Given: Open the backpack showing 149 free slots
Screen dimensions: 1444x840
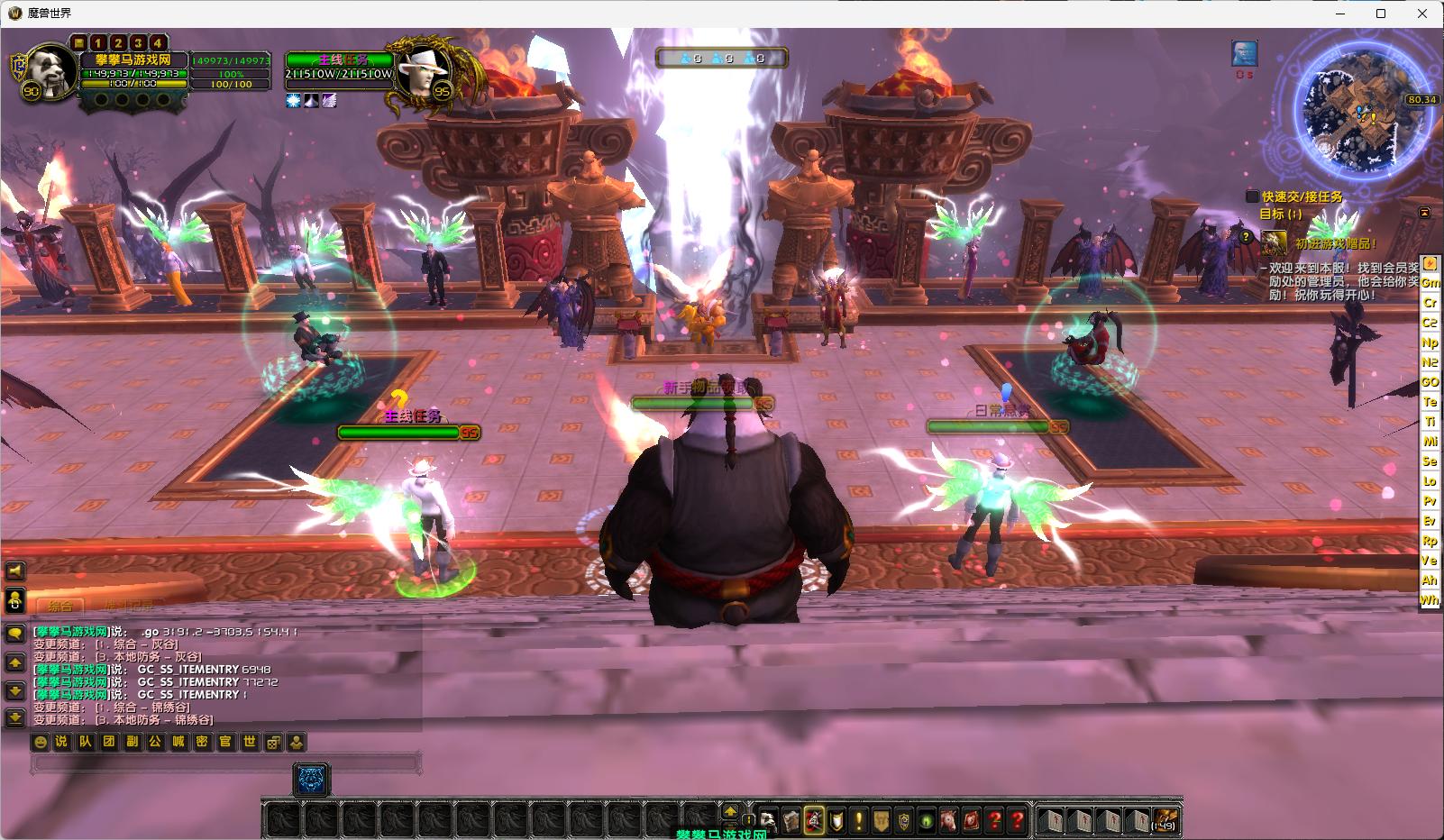Looking at the screenshot, I should (x=1165, y=820).
